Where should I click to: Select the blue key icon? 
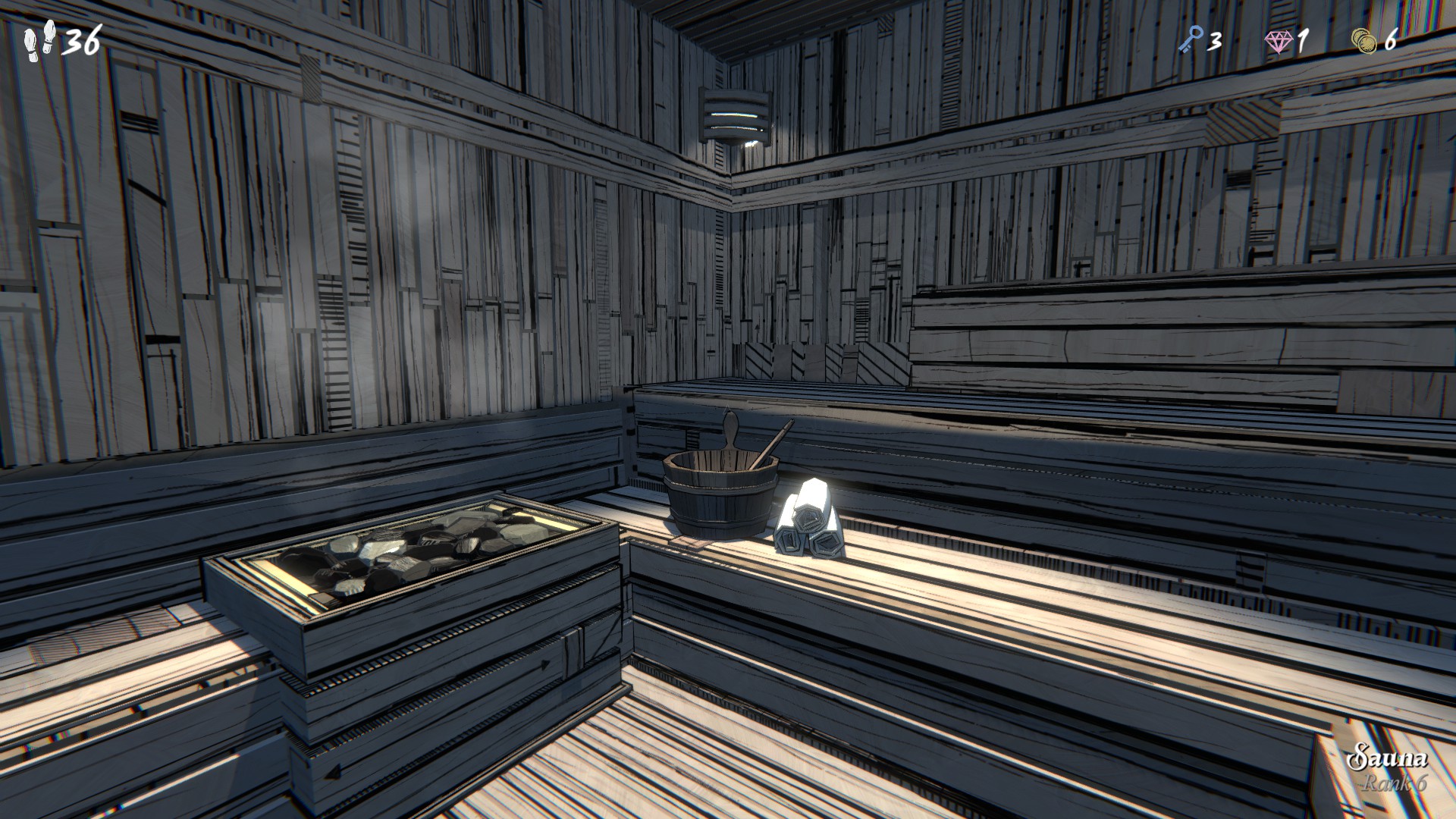(1190, 39)
